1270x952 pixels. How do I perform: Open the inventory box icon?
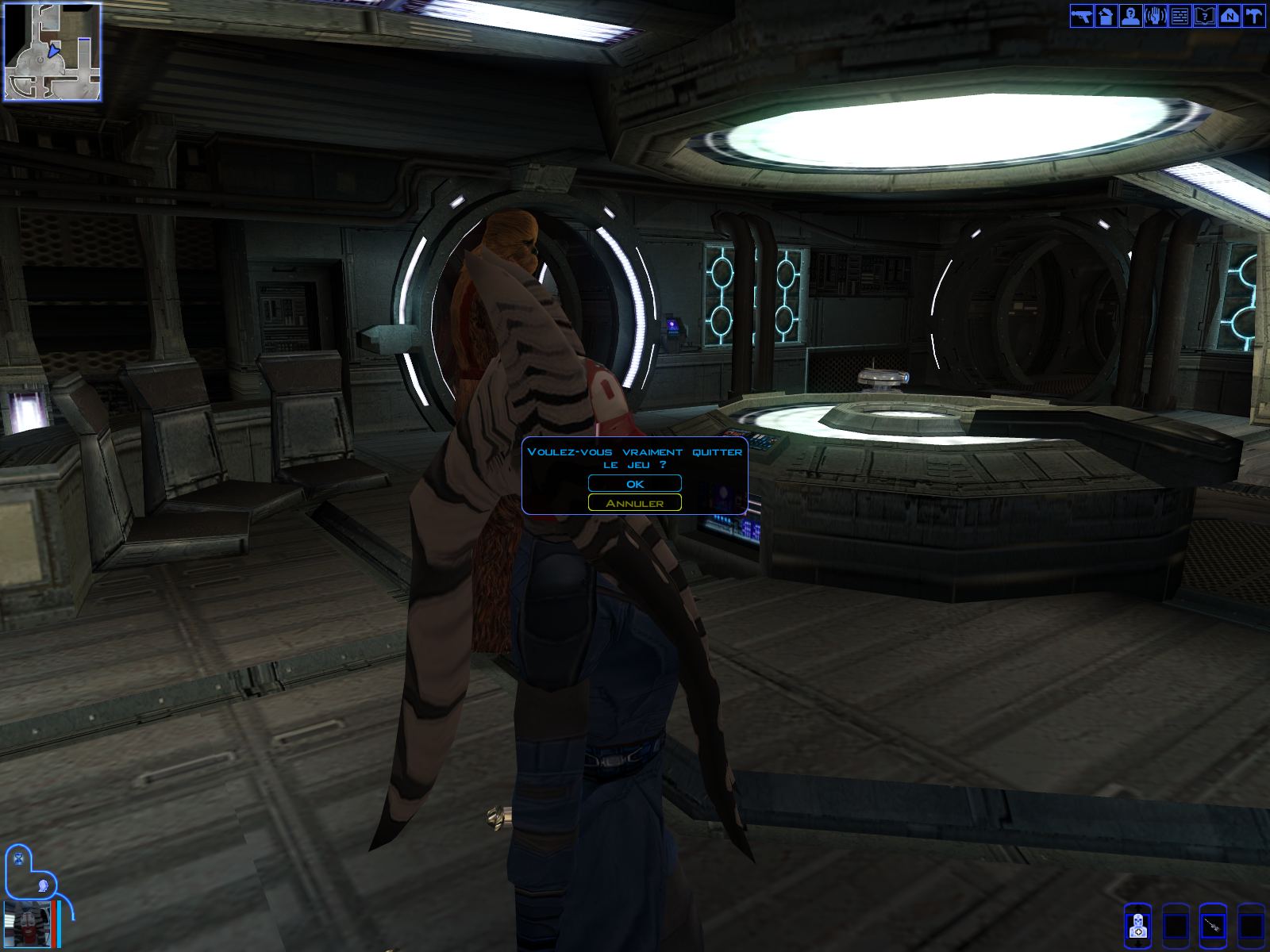point(1106,16)
